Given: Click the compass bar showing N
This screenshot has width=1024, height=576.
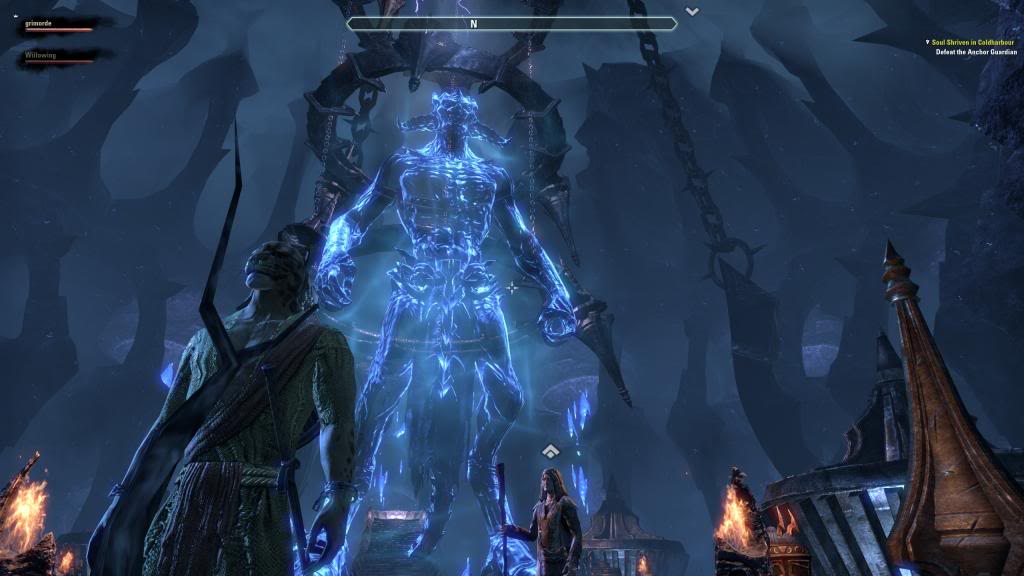Looking at the screenshot, I should point(512,23).
